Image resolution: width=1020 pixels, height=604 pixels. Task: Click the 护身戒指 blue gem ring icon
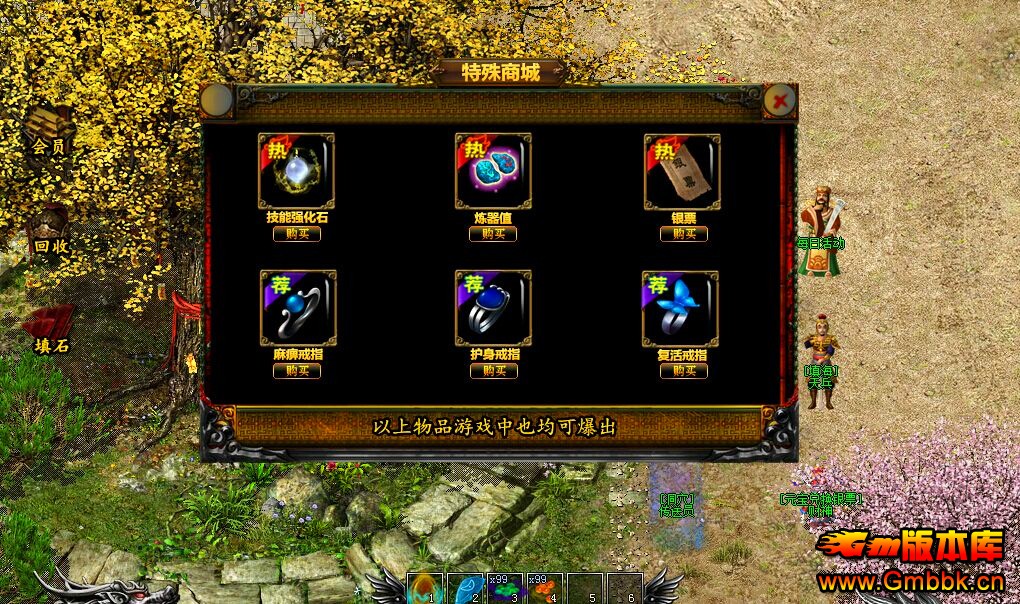493,308
